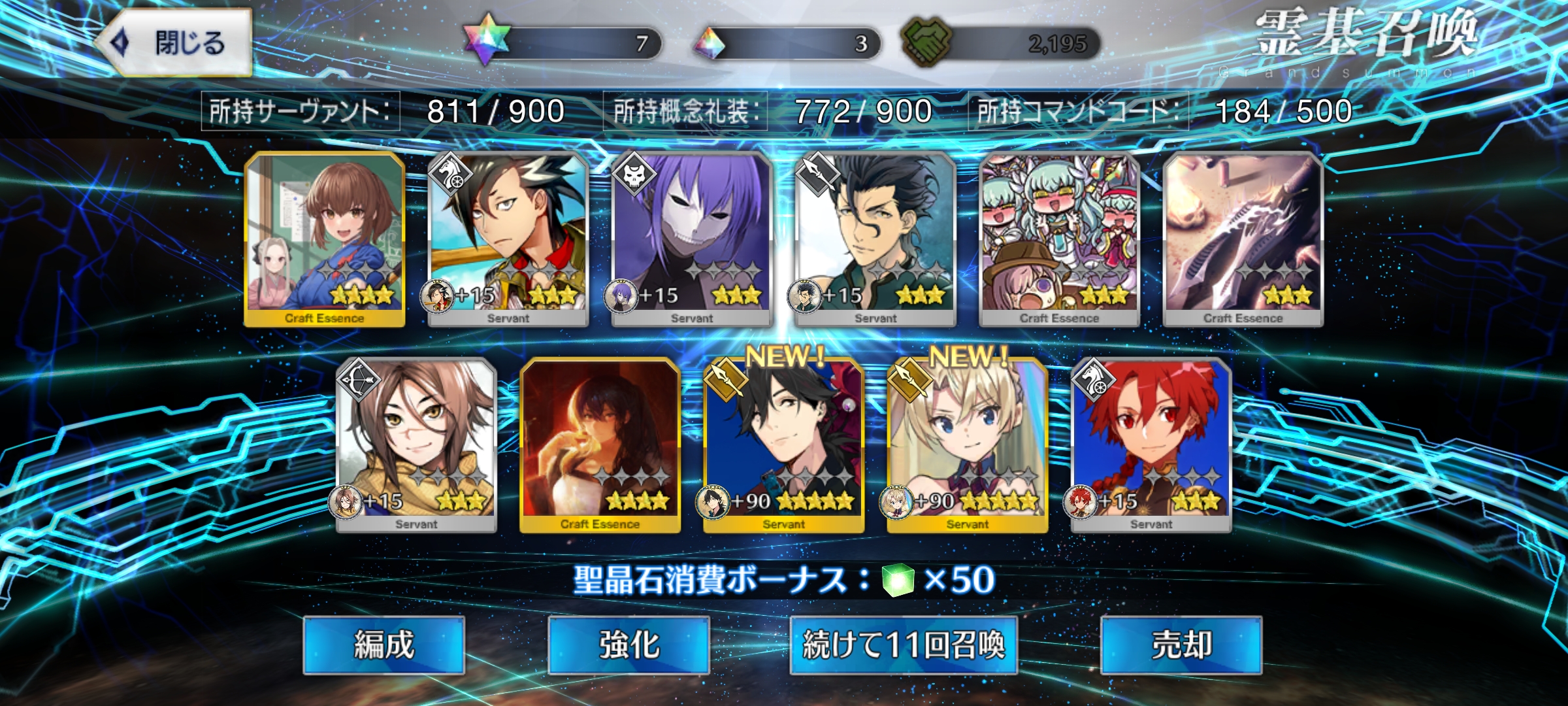Select the brown-haired schoolgirl Craft Essence card

tap(325, 239)
